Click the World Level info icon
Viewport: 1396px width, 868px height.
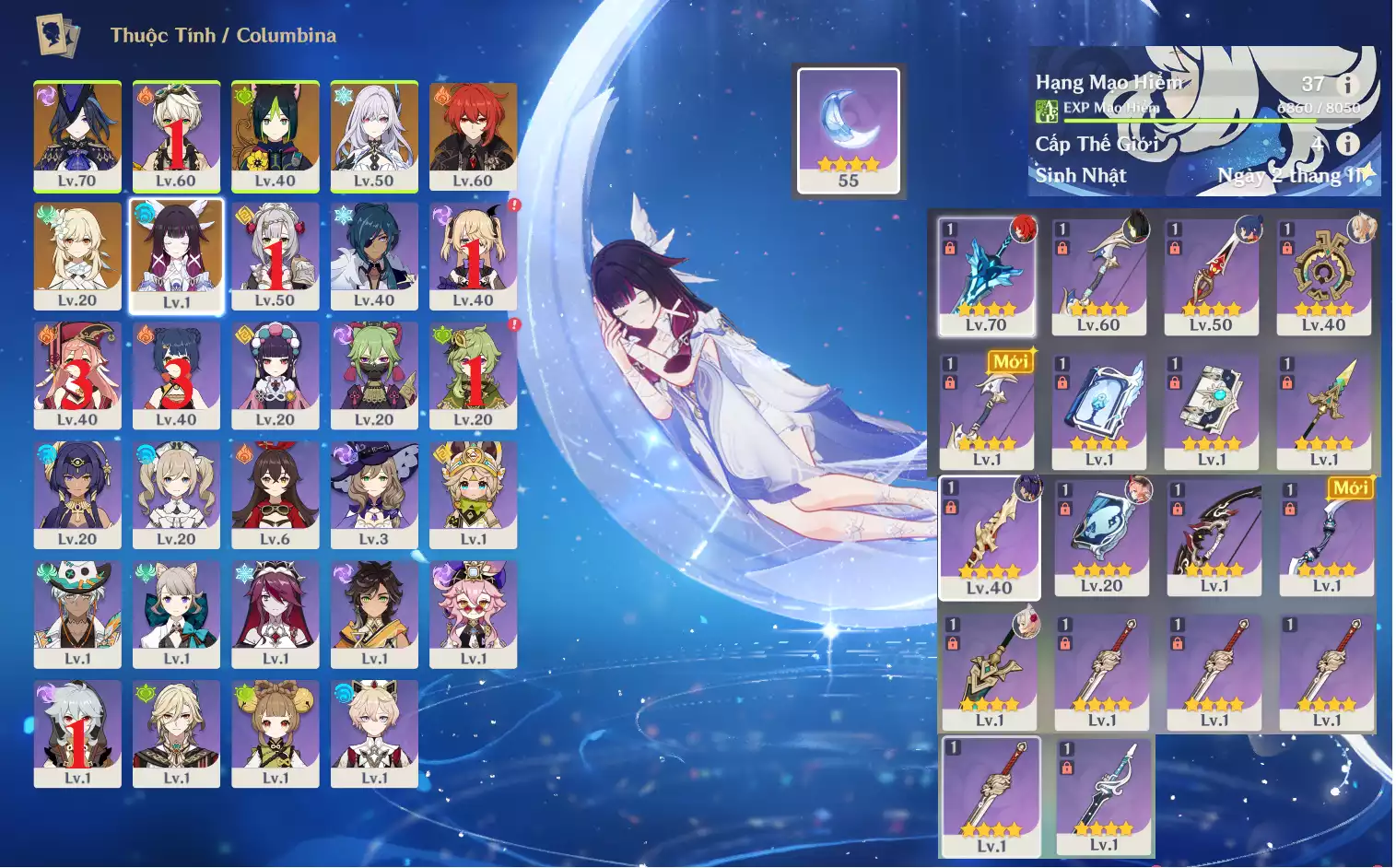1347,144
